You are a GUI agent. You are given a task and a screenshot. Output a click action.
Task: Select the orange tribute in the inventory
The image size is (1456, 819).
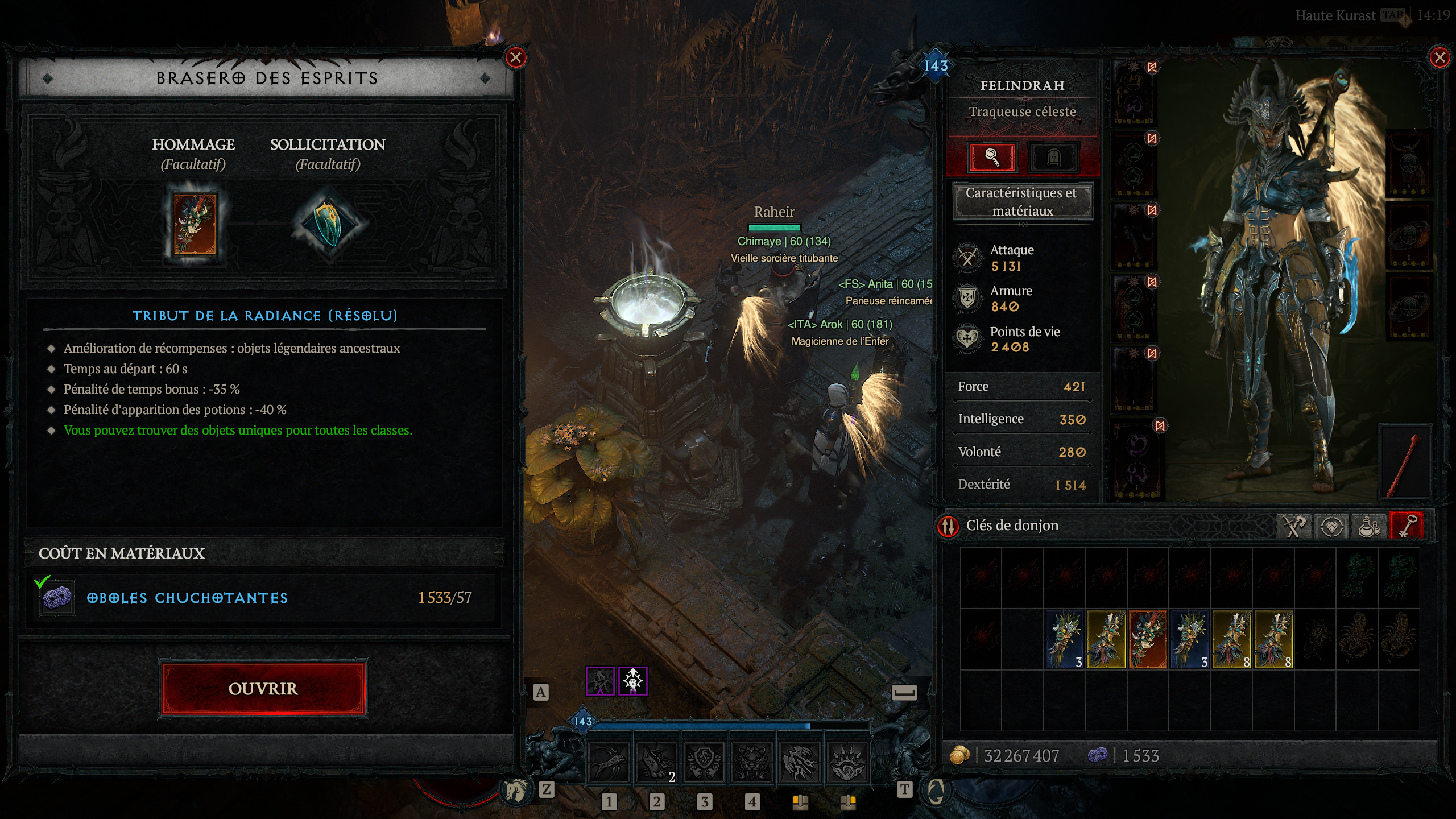[x=1148, y=639]
